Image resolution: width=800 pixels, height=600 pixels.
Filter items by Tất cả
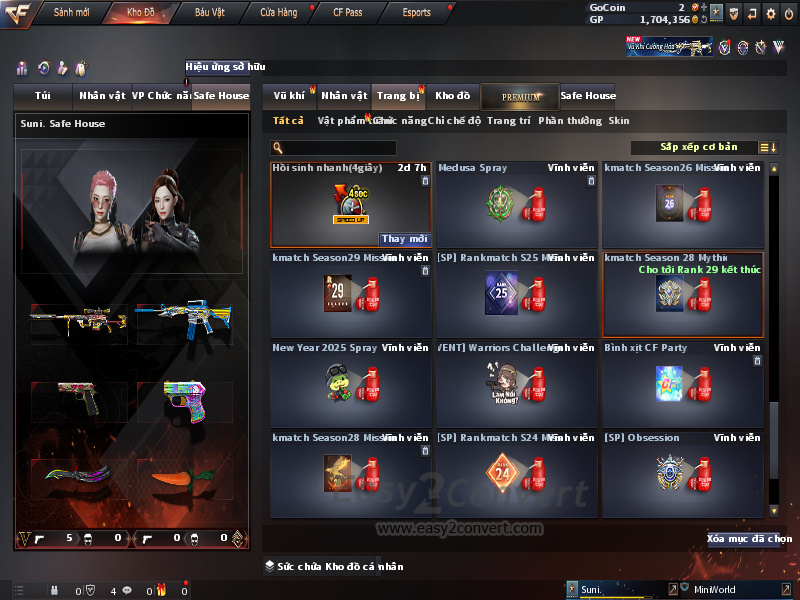coord(288,121)
